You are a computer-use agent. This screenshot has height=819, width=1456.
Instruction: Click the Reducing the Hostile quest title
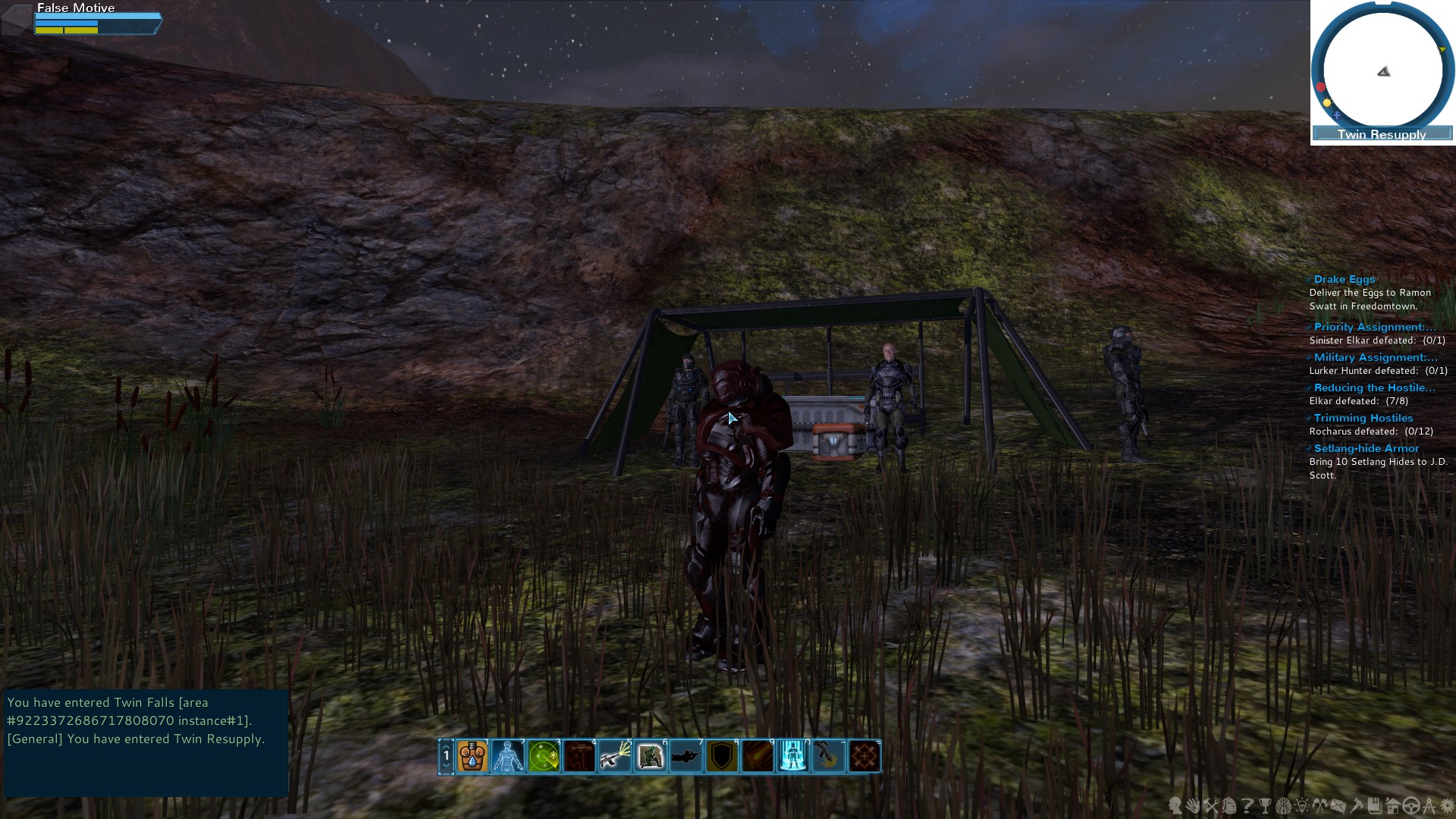pyautogui.click(x=1374, y=388)
